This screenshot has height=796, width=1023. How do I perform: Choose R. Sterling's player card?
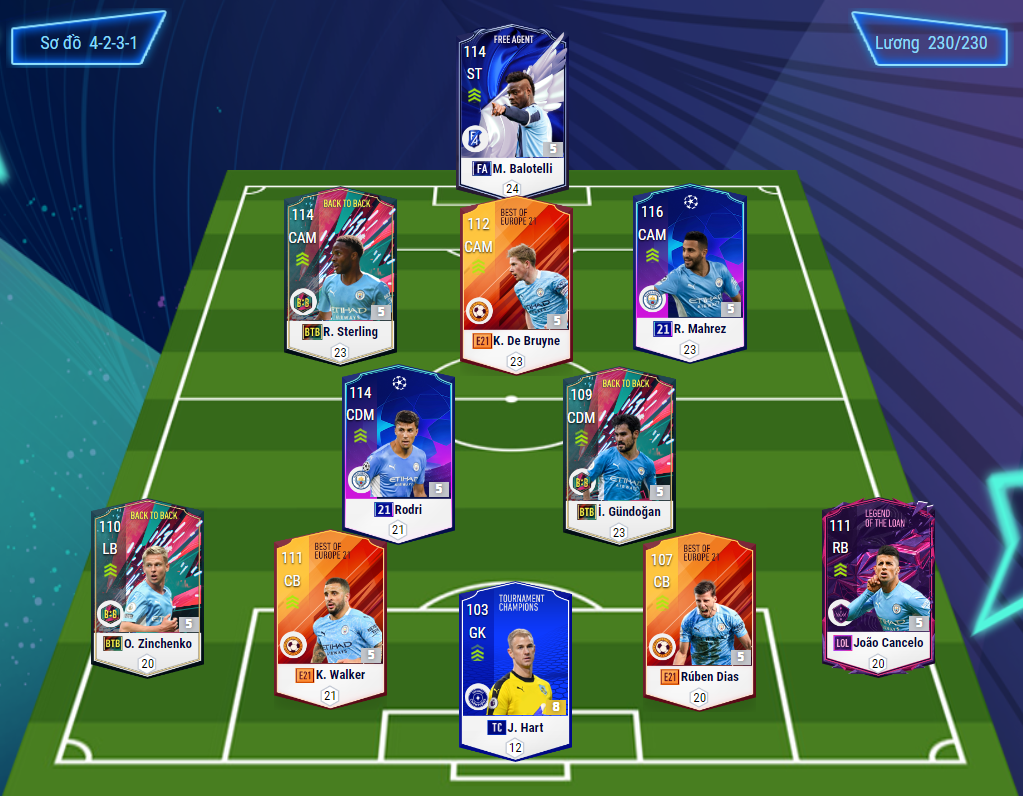(x=341, y=270)
